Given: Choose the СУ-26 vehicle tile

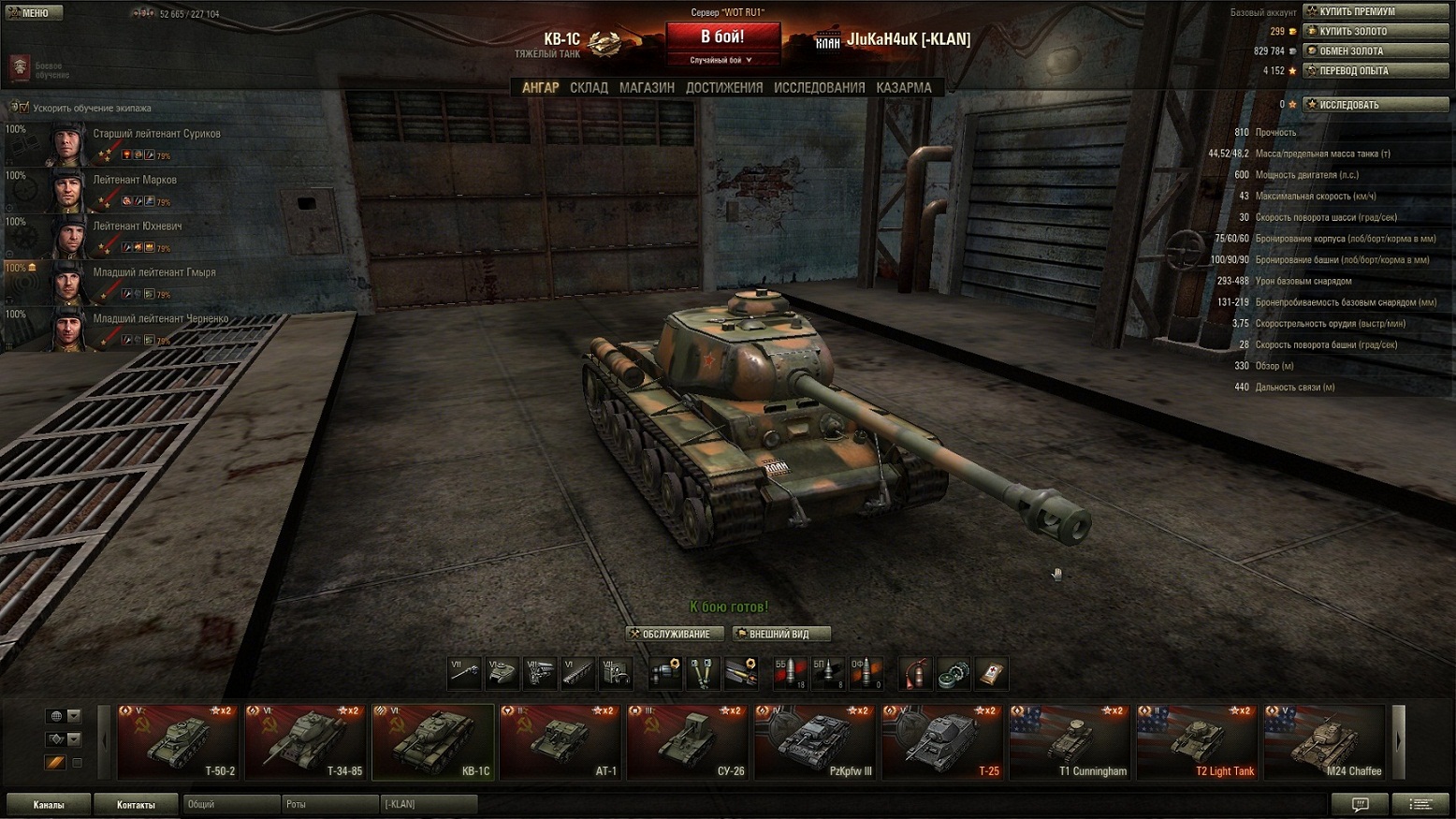Looking at the screenshot, I should click(x=688, y=741).
